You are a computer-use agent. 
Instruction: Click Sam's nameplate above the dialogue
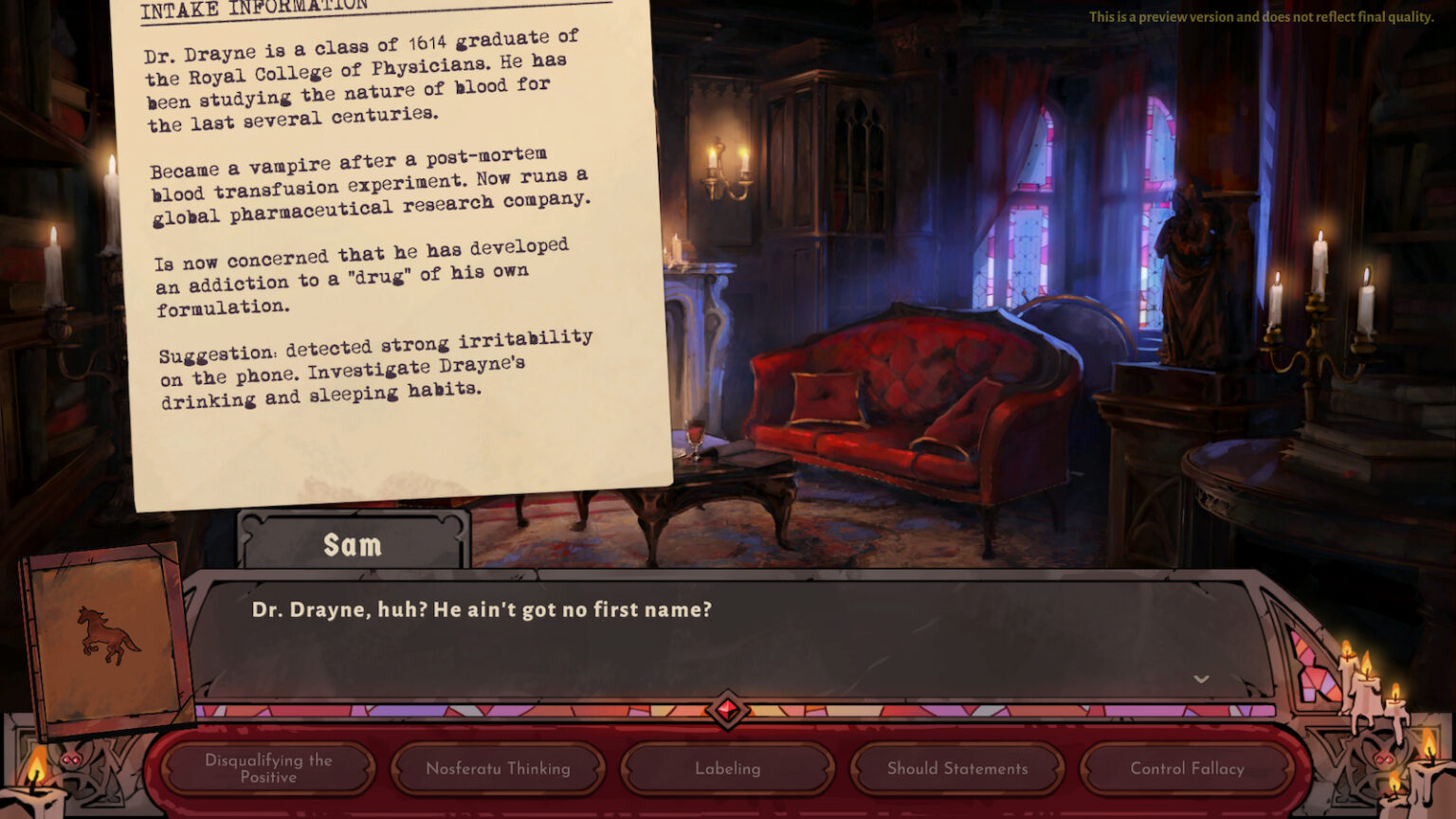tap(353, 544)
